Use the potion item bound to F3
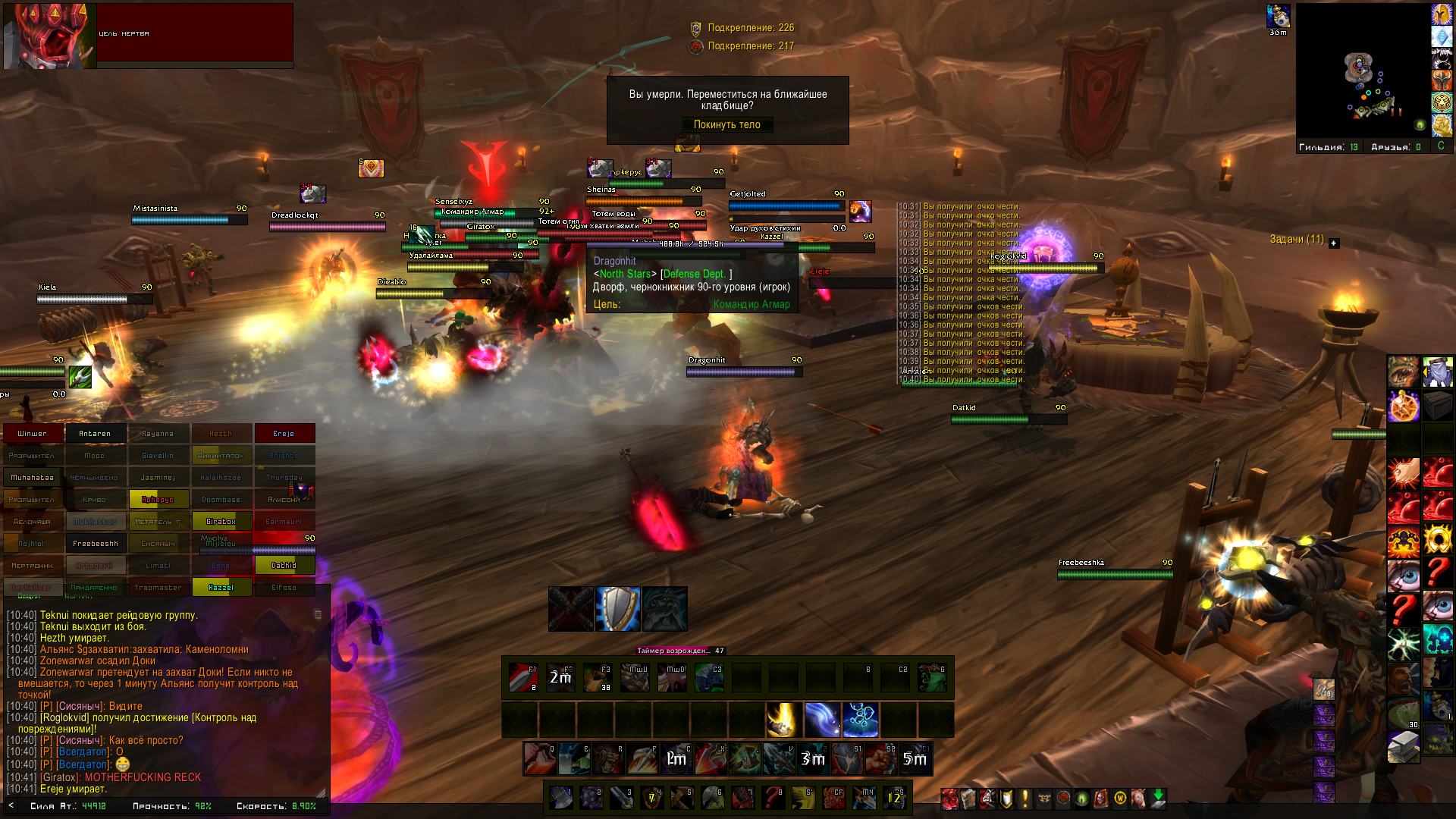Screen dimensions: 1456x819 598,678
